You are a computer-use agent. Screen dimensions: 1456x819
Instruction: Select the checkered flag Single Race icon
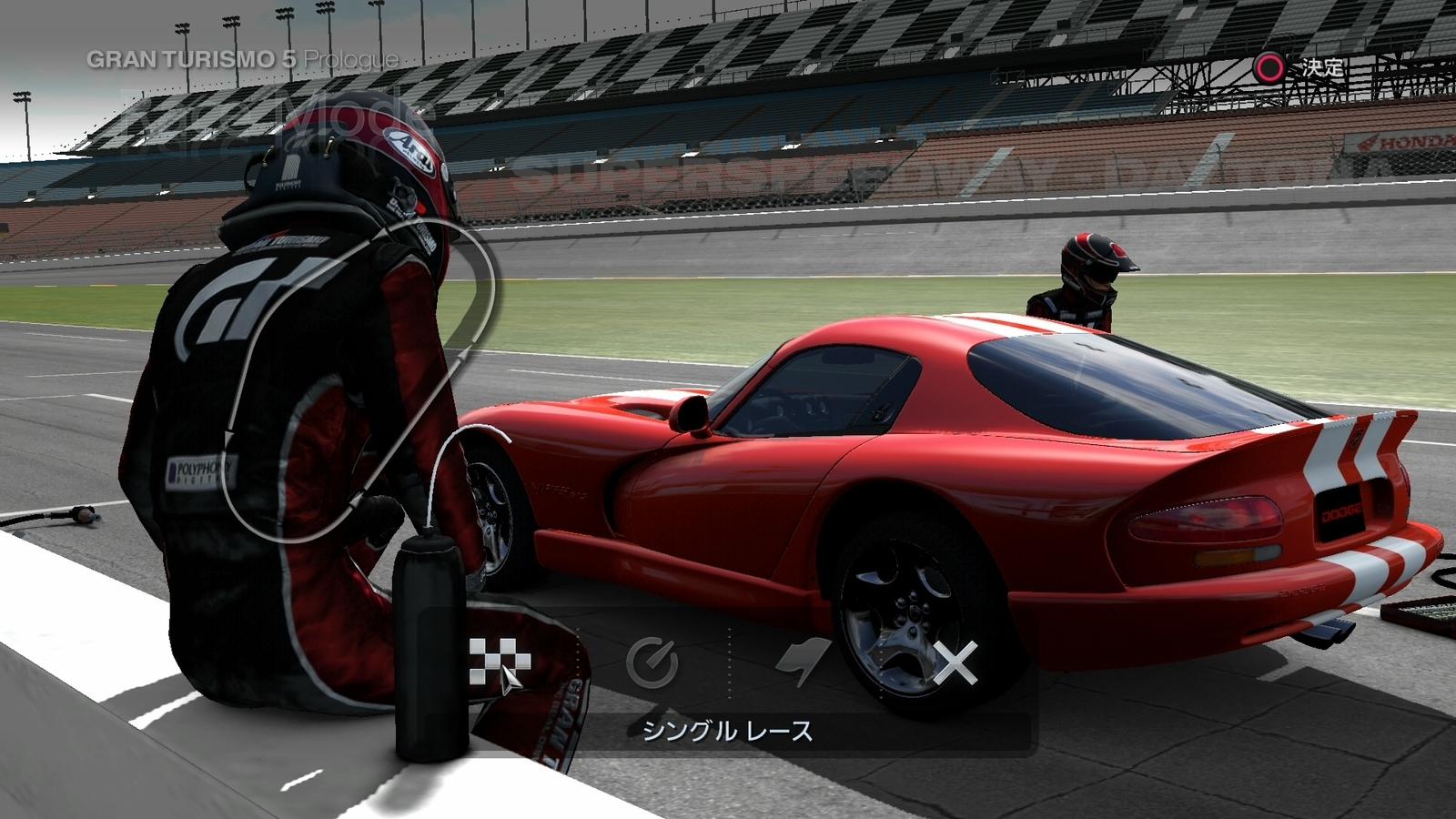click(500, 661)
